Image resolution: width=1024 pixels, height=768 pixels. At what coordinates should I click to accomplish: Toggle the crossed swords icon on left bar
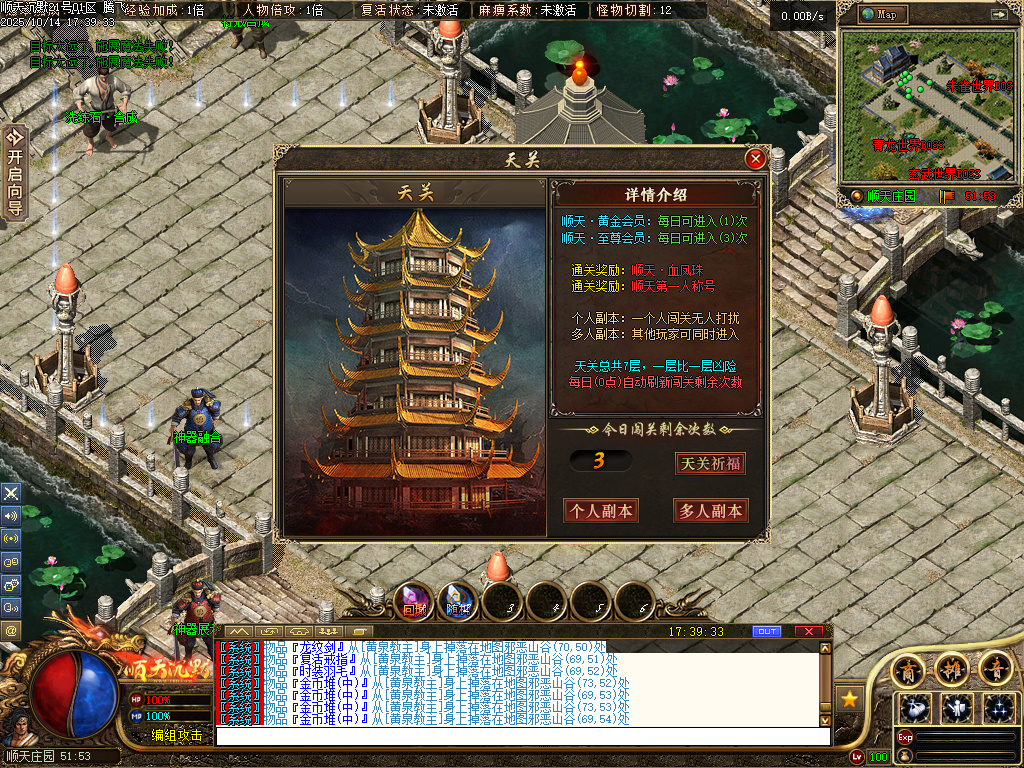pos(11,493)
